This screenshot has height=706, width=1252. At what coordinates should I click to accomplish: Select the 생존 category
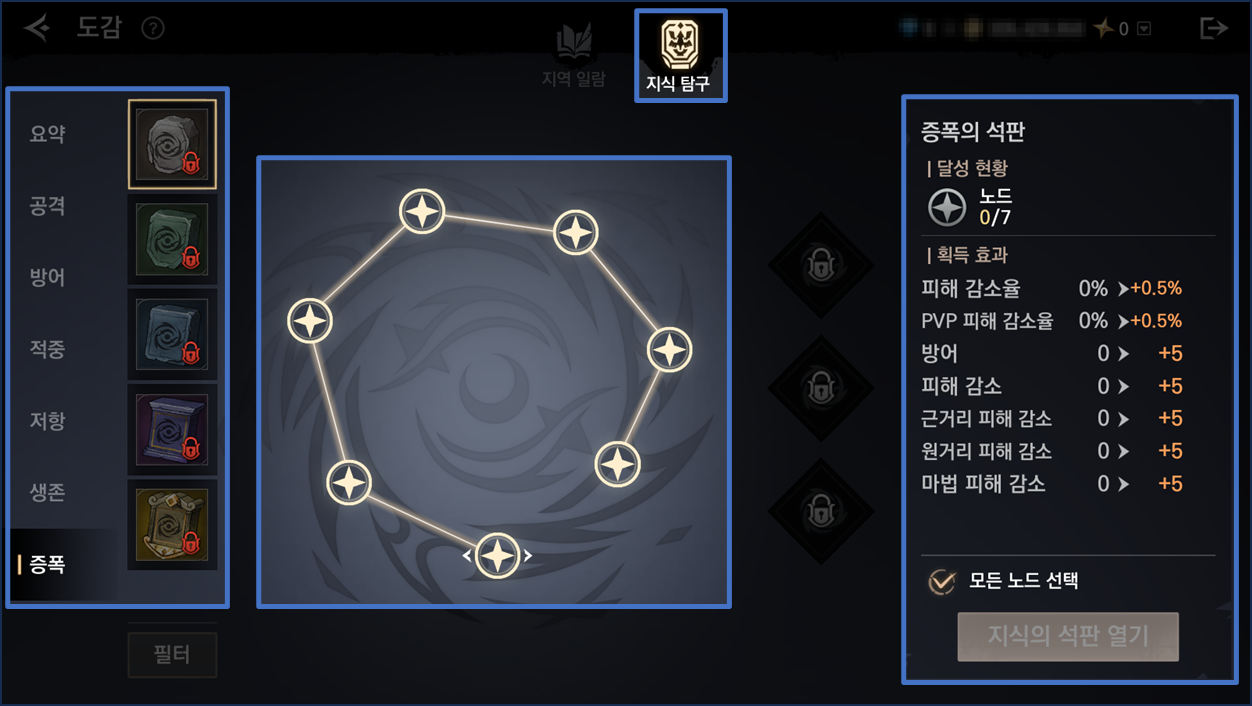(x=48, y=492)
